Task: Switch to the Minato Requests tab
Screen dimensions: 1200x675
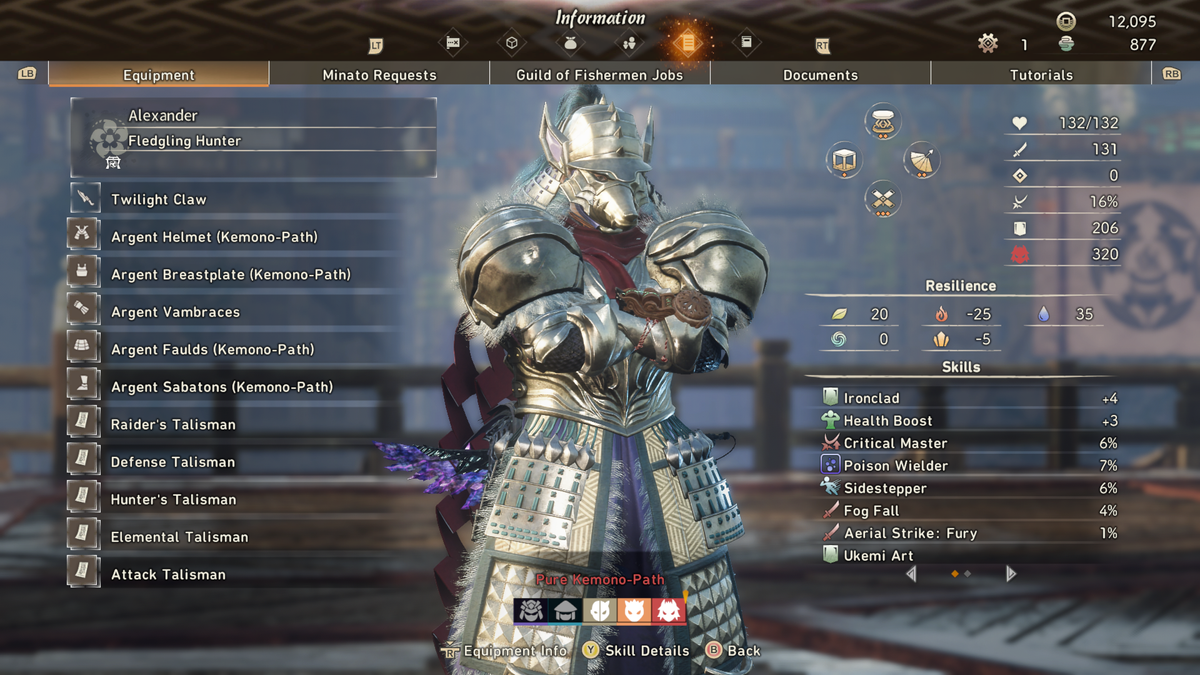Action: coord(379,75)
